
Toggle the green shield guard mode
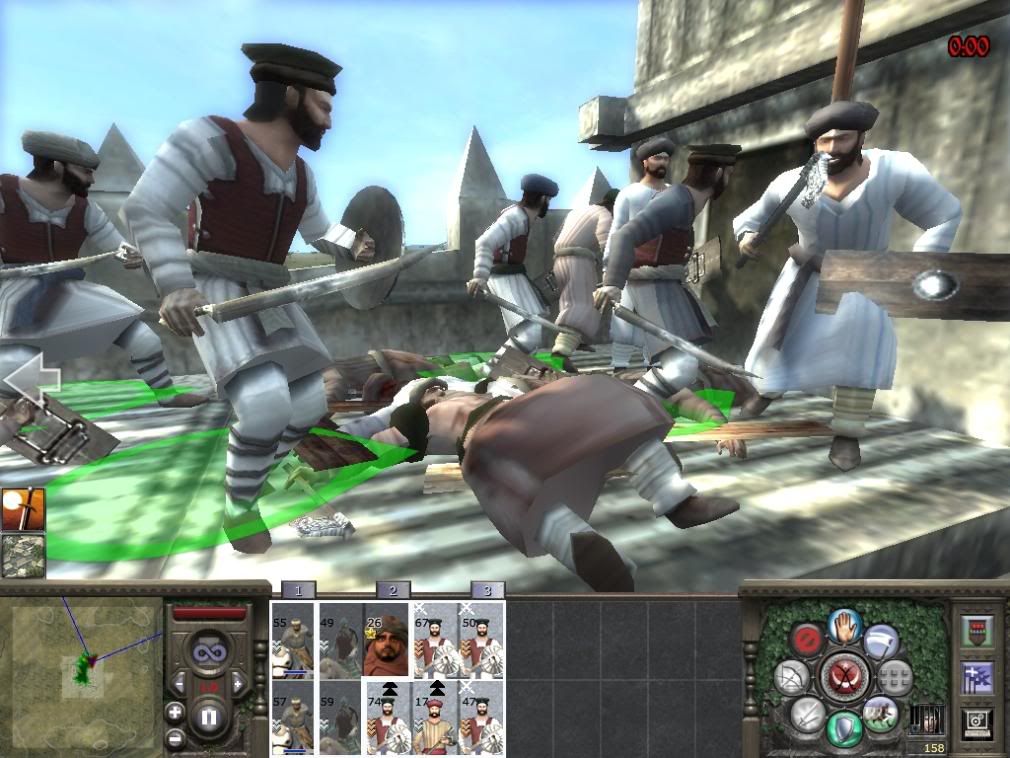click(845, 727)
